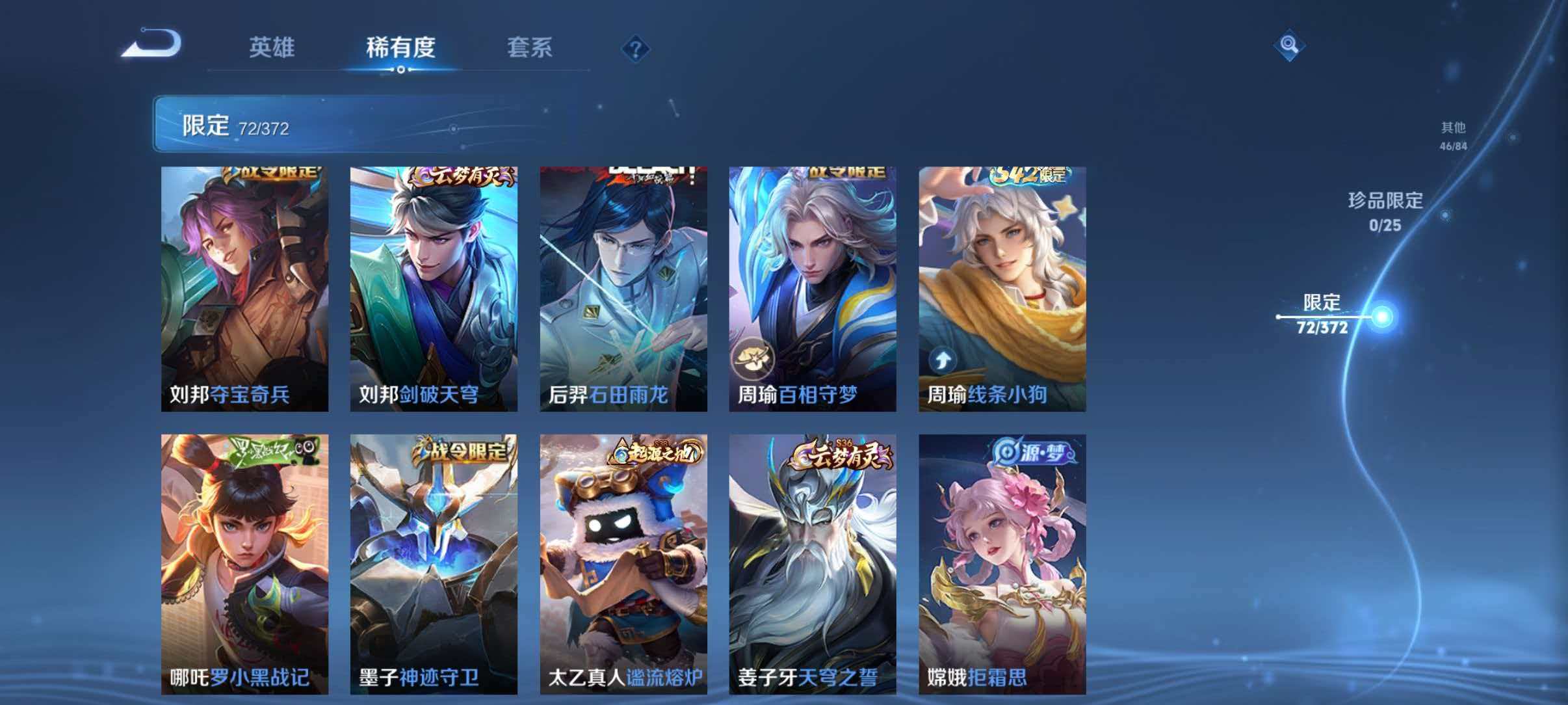Open the 其他 46/84 rarity category

(1452, 137)
